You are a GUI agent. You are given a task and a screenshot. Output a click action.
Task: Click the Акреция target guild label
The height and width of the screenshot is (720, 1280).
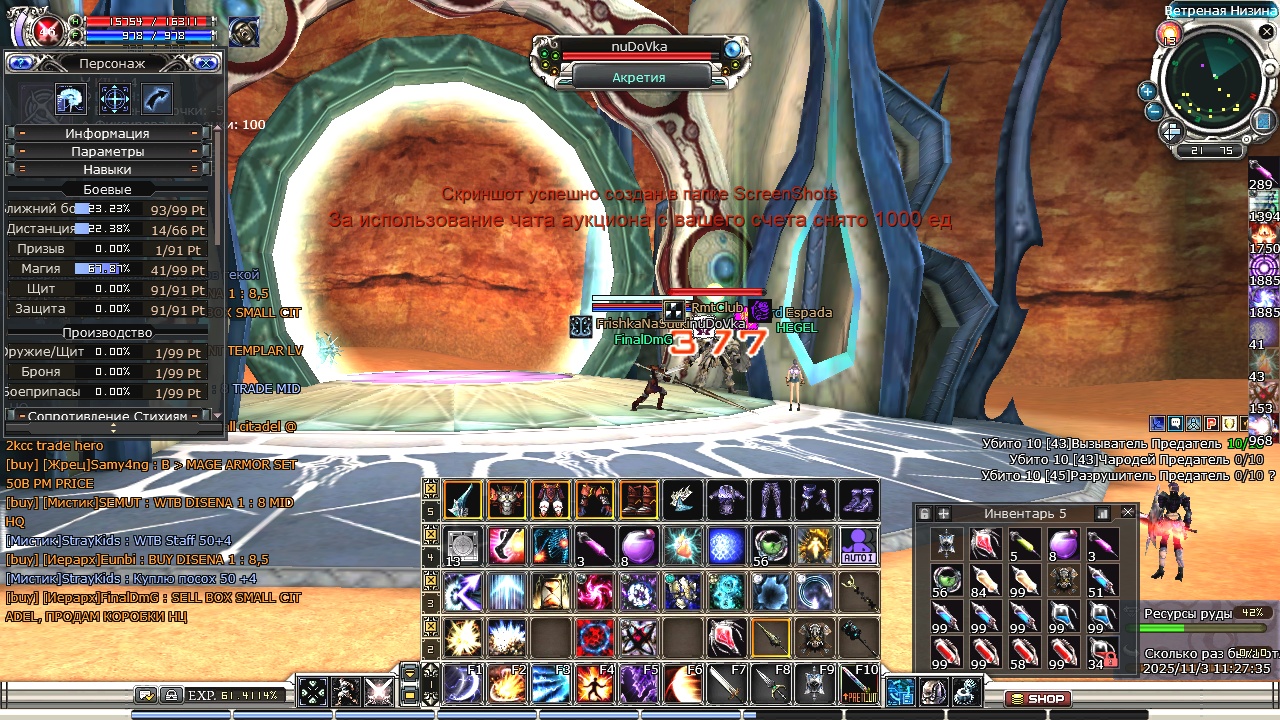click(x=639, y=76)
